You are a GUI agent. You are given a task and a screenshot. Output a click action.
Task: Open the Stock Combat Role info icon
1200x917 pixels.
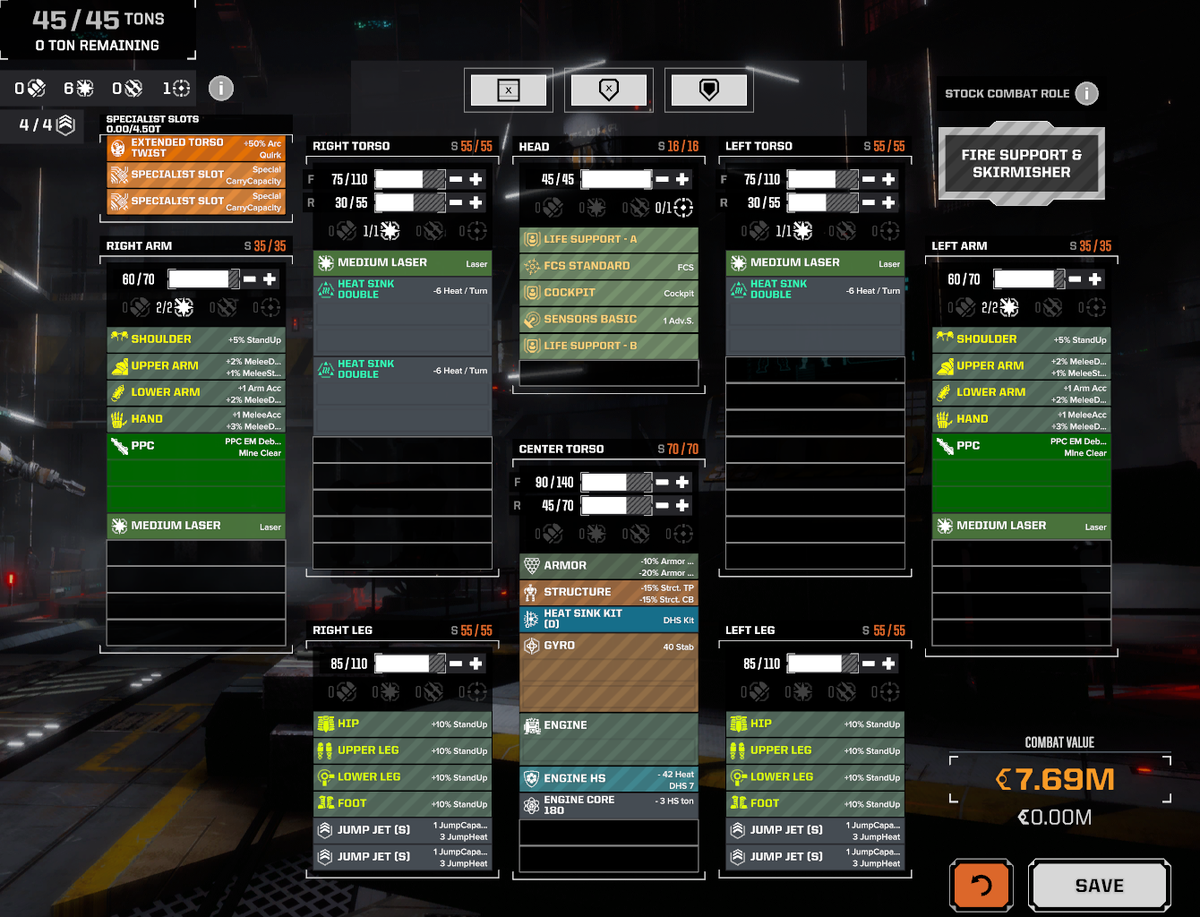(x=1086, y=94)
